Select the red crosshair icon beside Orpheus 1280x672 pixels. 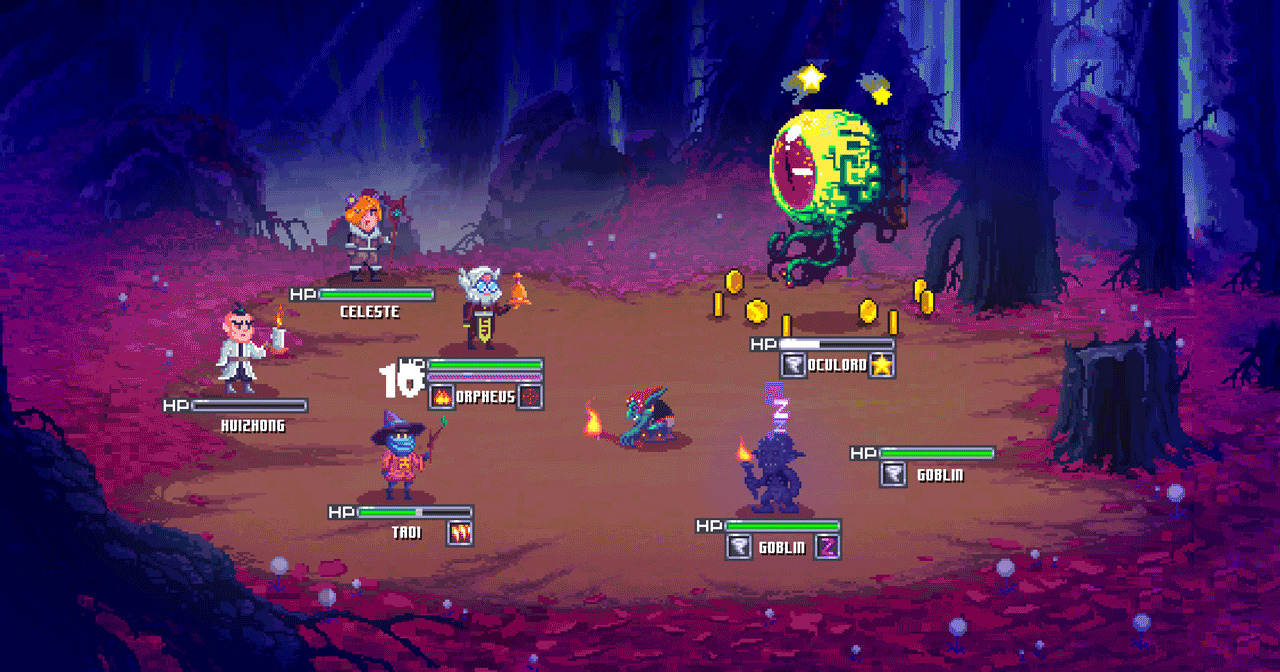point(531,396)
